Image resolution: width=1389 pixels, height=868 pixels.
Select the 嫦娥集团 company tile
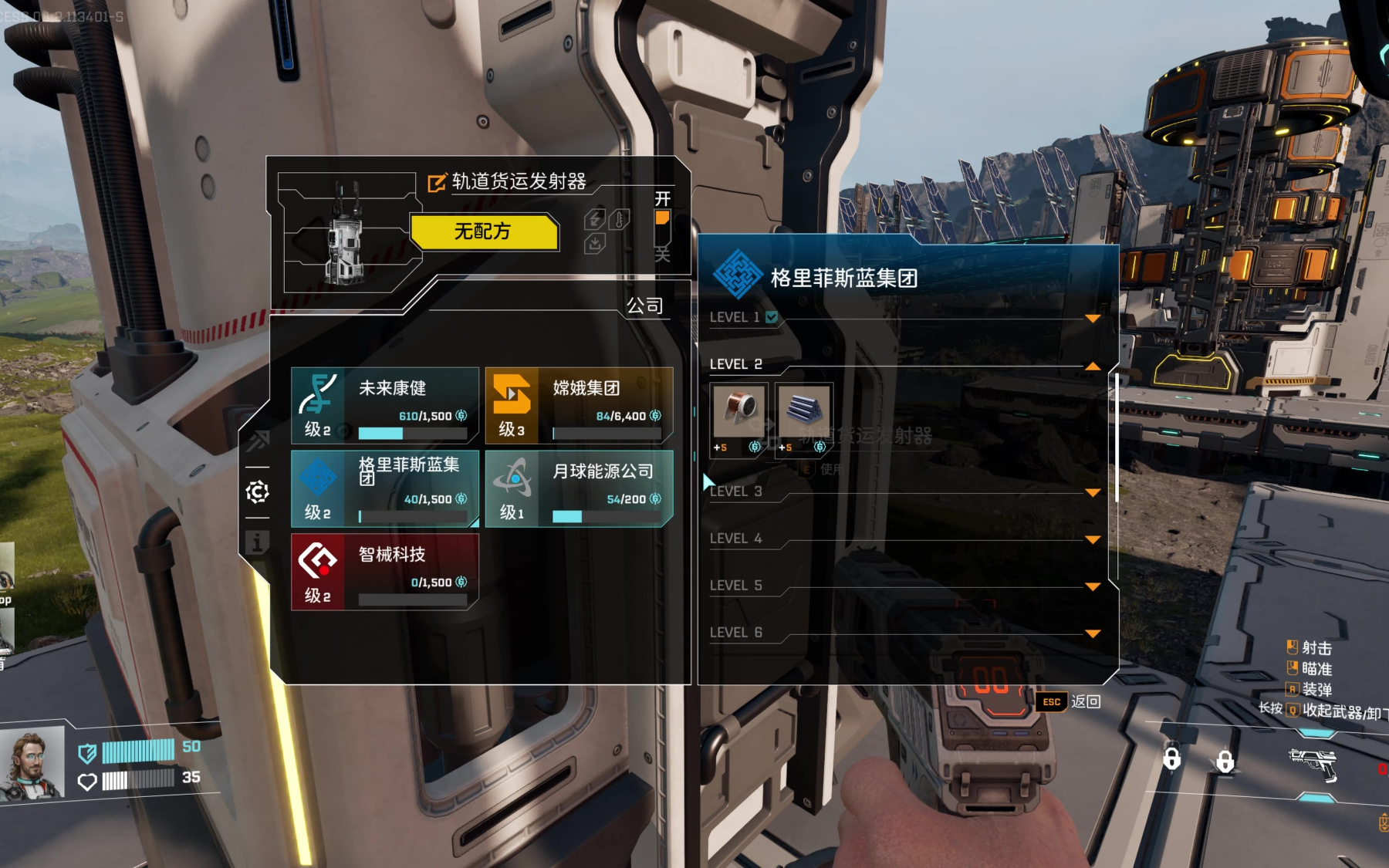pyautogui.click(x=579, y=405)
